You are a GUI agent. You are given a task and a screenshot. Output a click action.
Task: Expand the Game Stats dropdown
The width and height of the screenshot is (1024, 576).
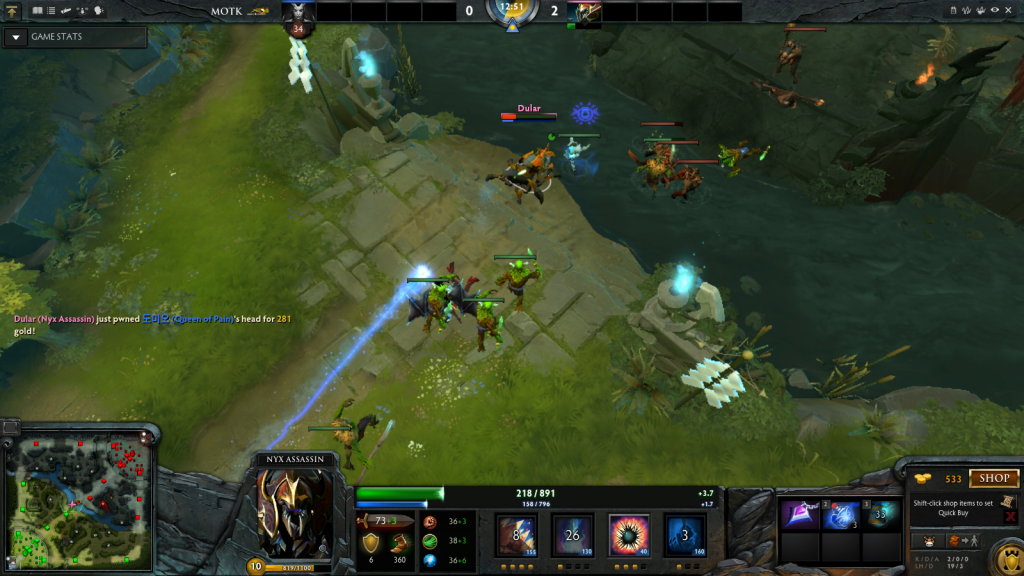tap(17, 37)
